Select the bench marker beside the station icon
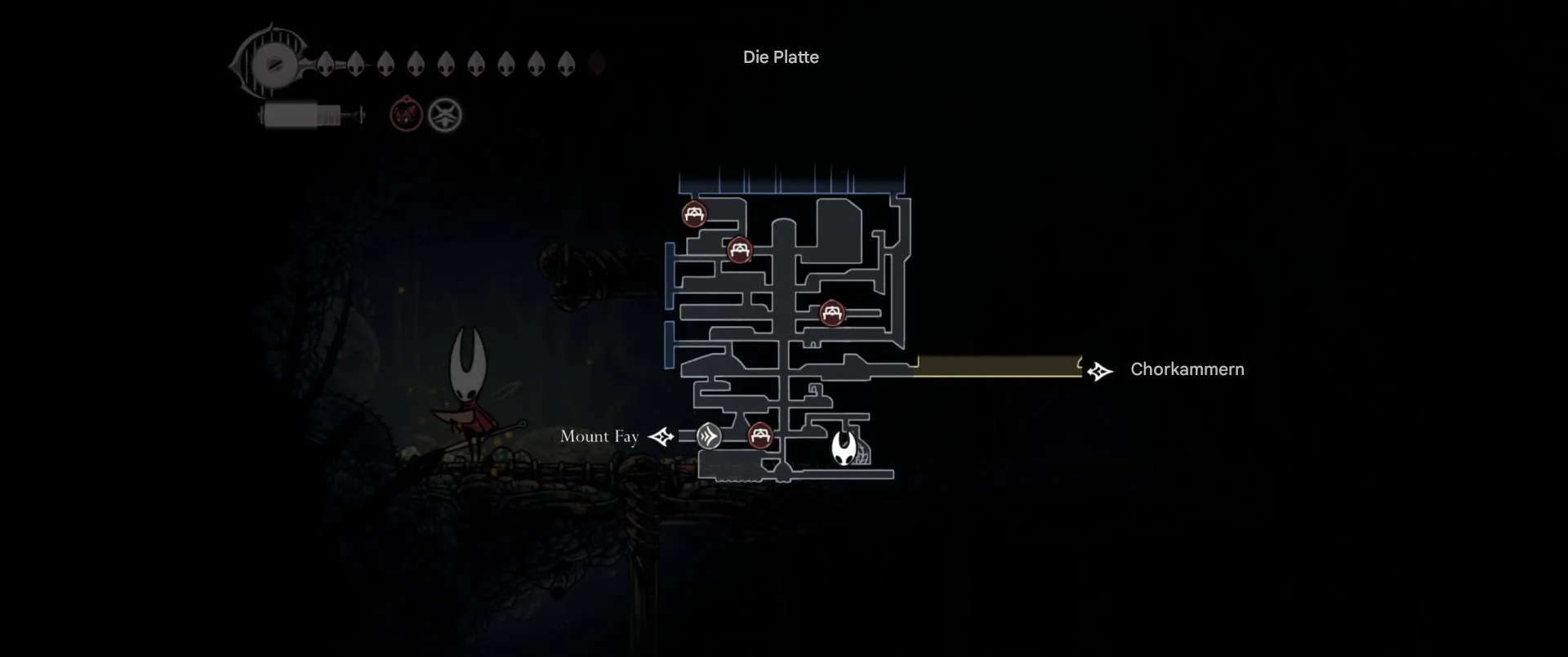Image resolution: width=1568 pixels, height=657 pixels. click(760, 436)
